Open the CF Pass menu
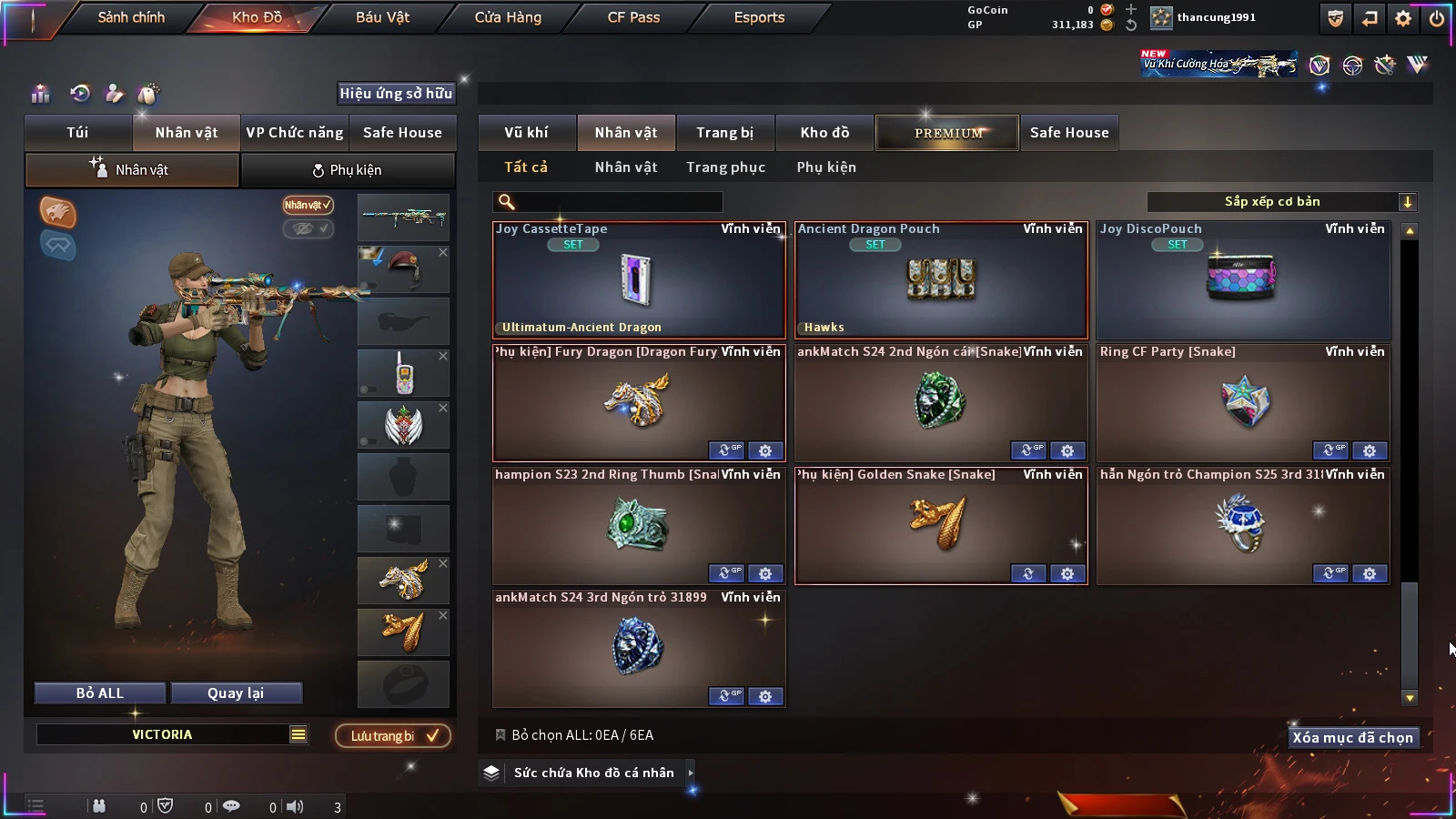 coord(633,17)
